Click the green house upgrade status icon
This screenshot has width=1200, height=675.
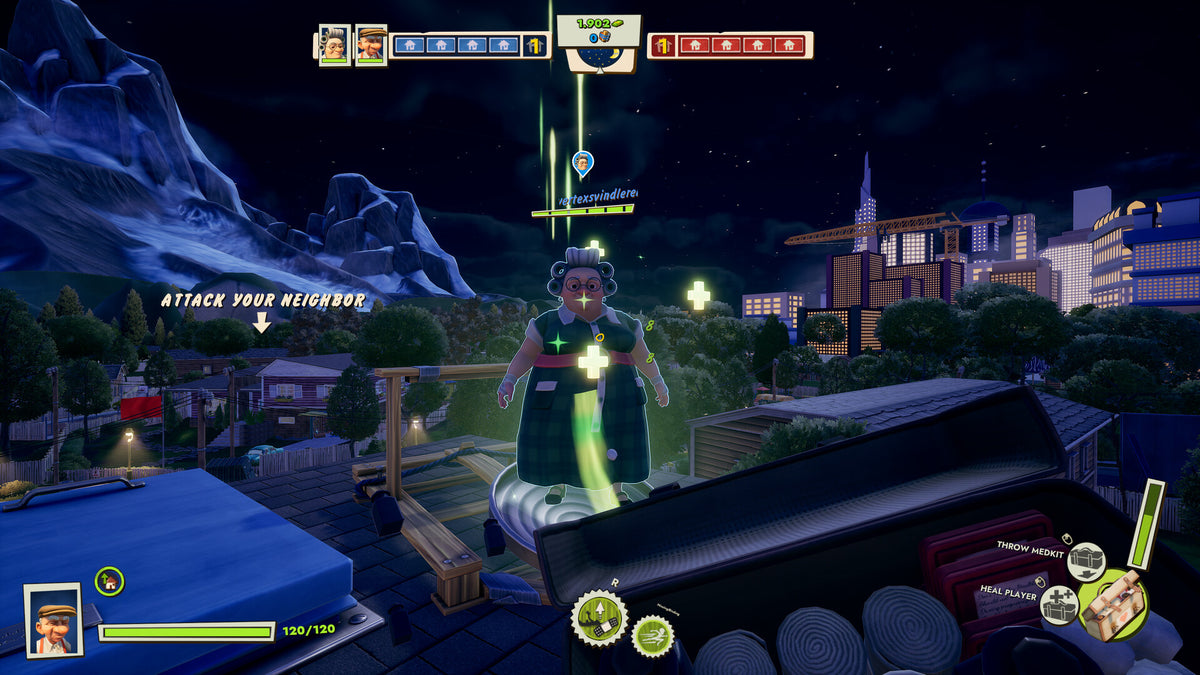tap(109, 581)
